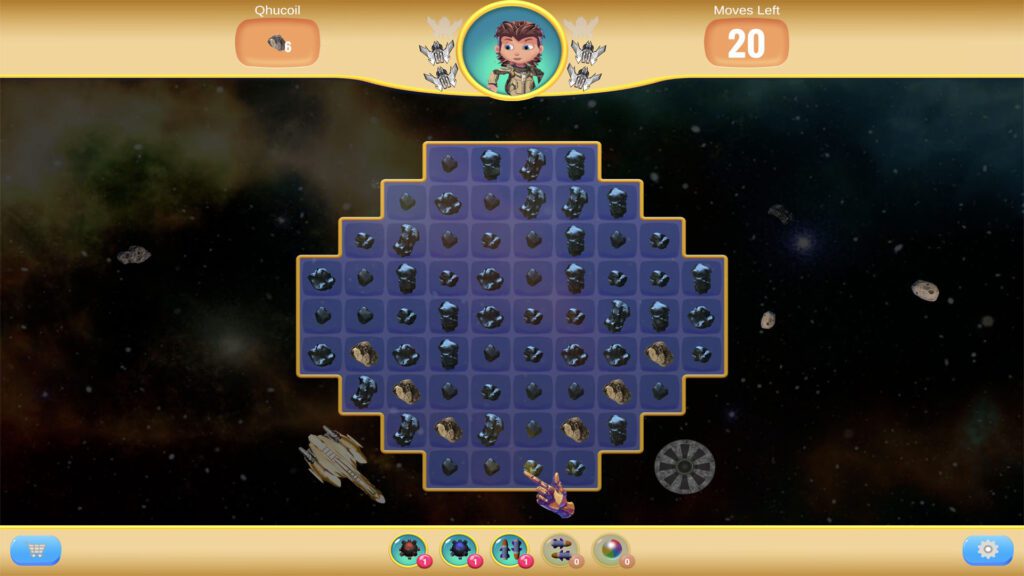Use the twin vertical rockets booster
Viewport: 1024px width, 576px height.
point(508,549)
